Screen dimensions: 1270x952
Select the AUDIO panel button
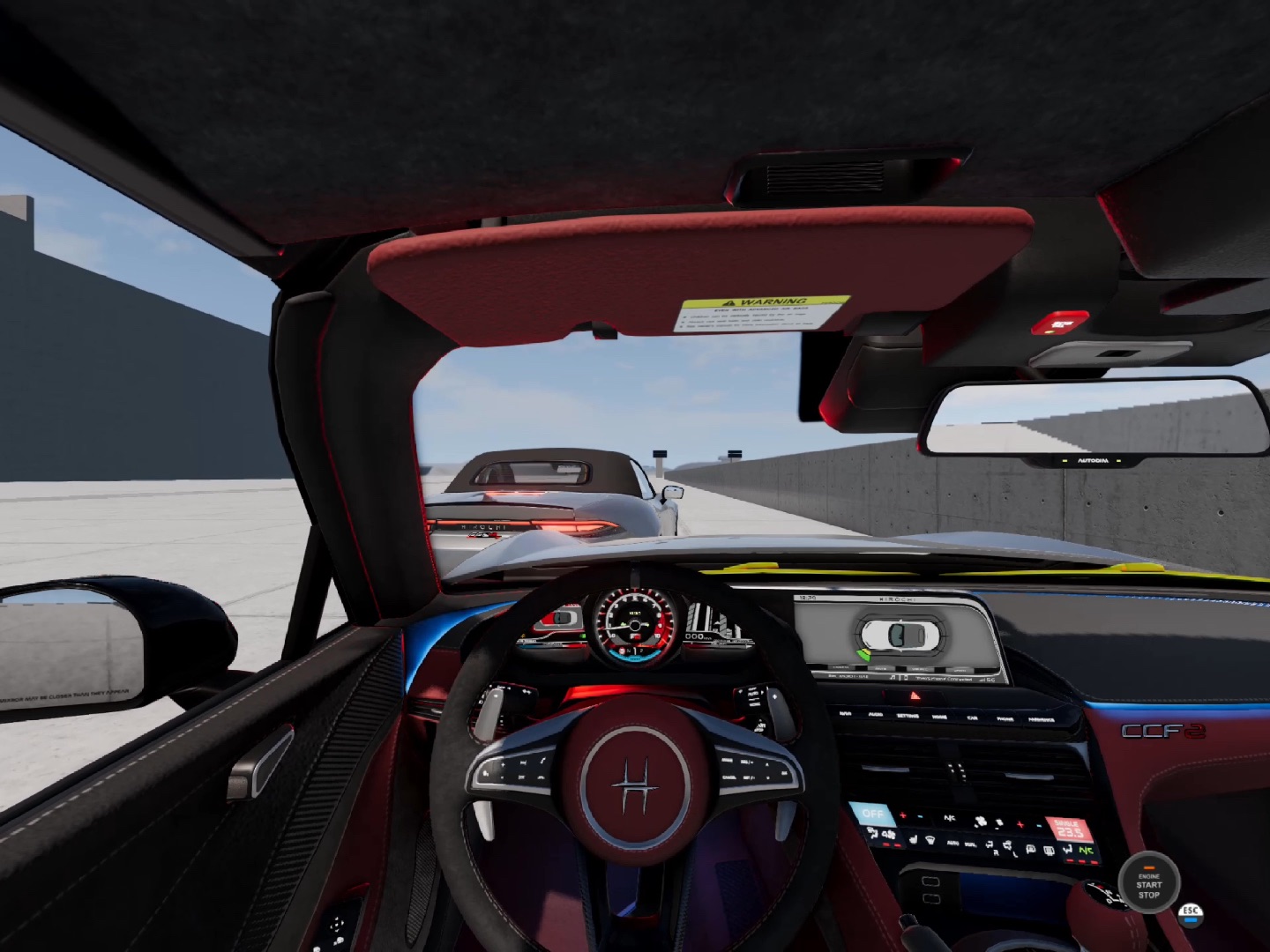pos(875,715)
